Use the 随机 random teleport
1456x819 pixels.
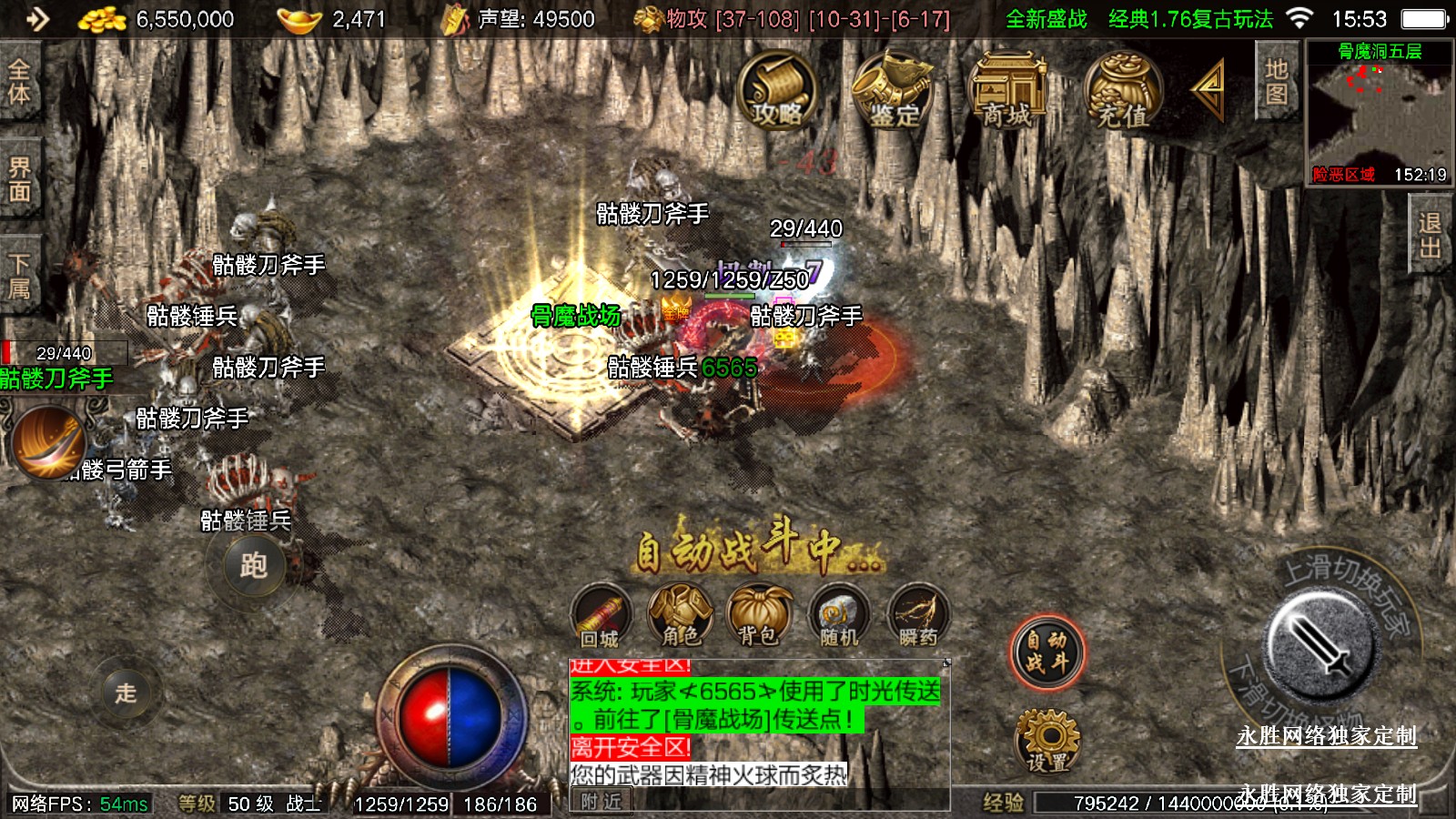click(x=838, y=616)
